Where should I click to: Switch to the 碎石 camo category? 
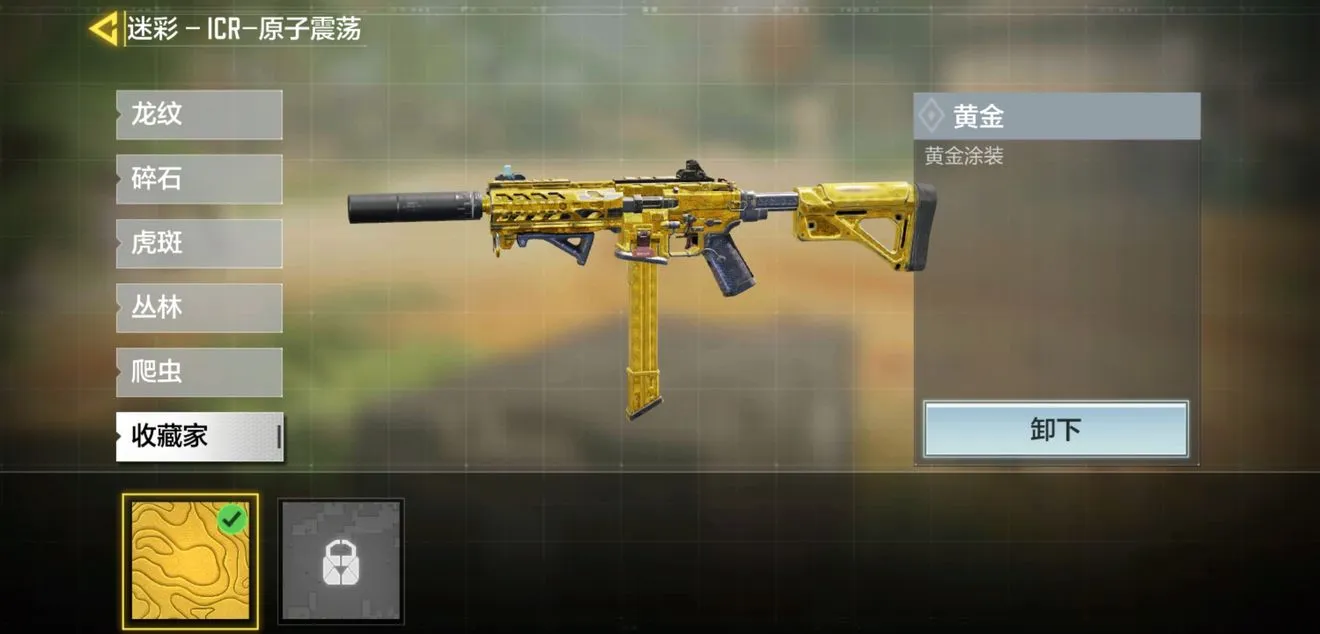click(x=199, y=179)
